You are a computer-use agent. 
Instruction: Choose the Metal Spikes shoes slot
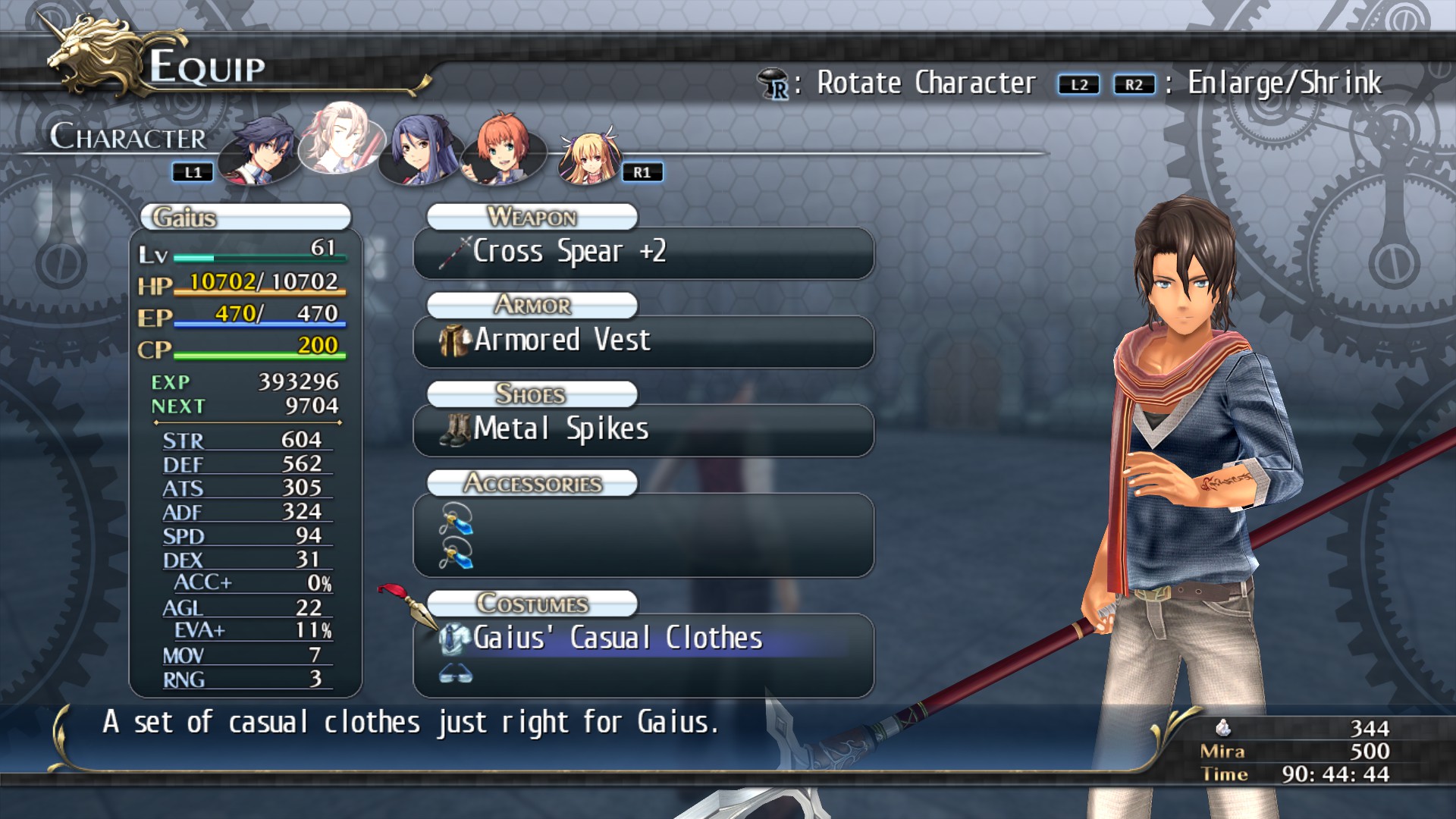click(643, 430)
